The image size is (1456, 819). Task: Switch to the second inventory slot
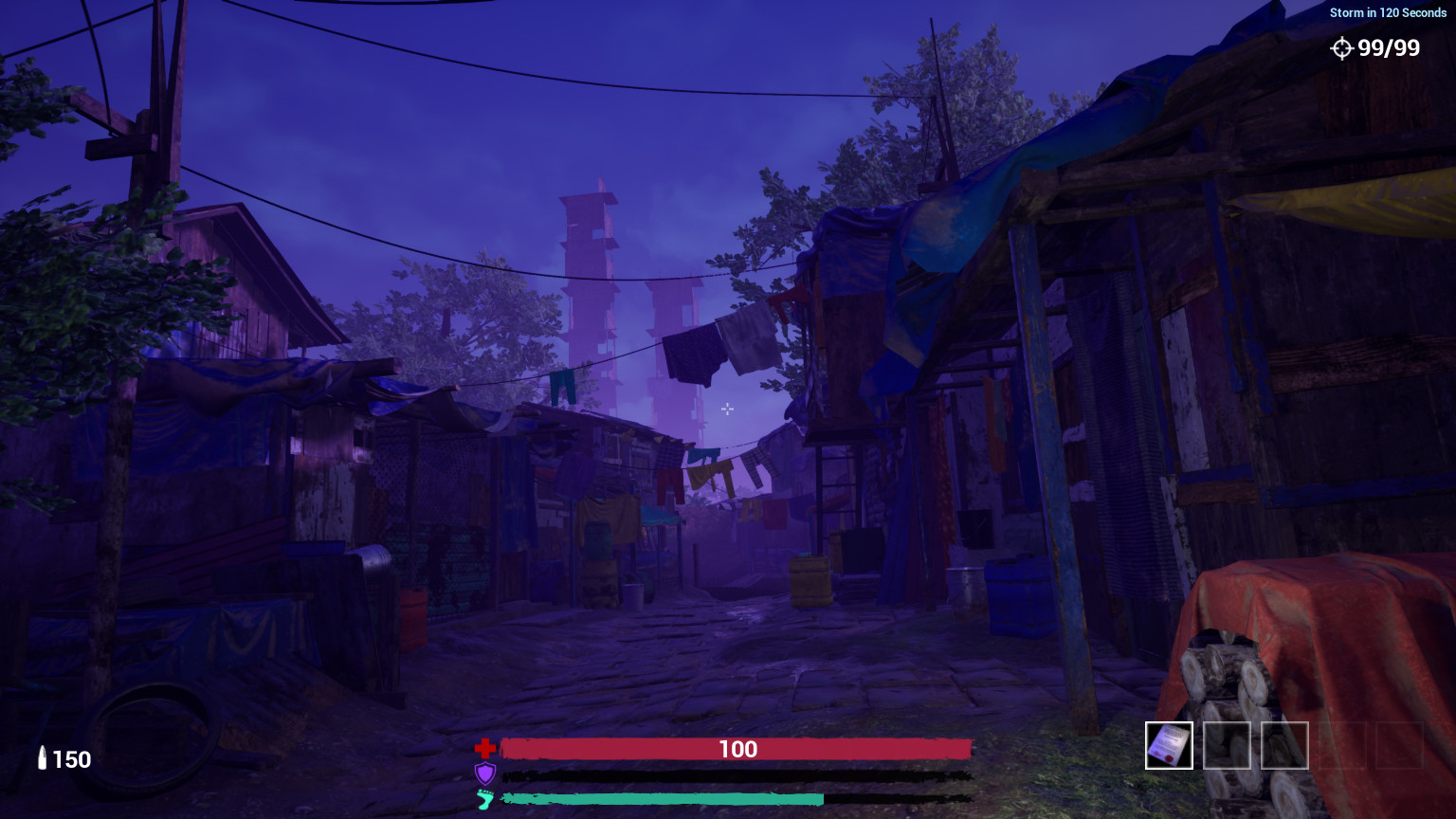click(1227, 745)
